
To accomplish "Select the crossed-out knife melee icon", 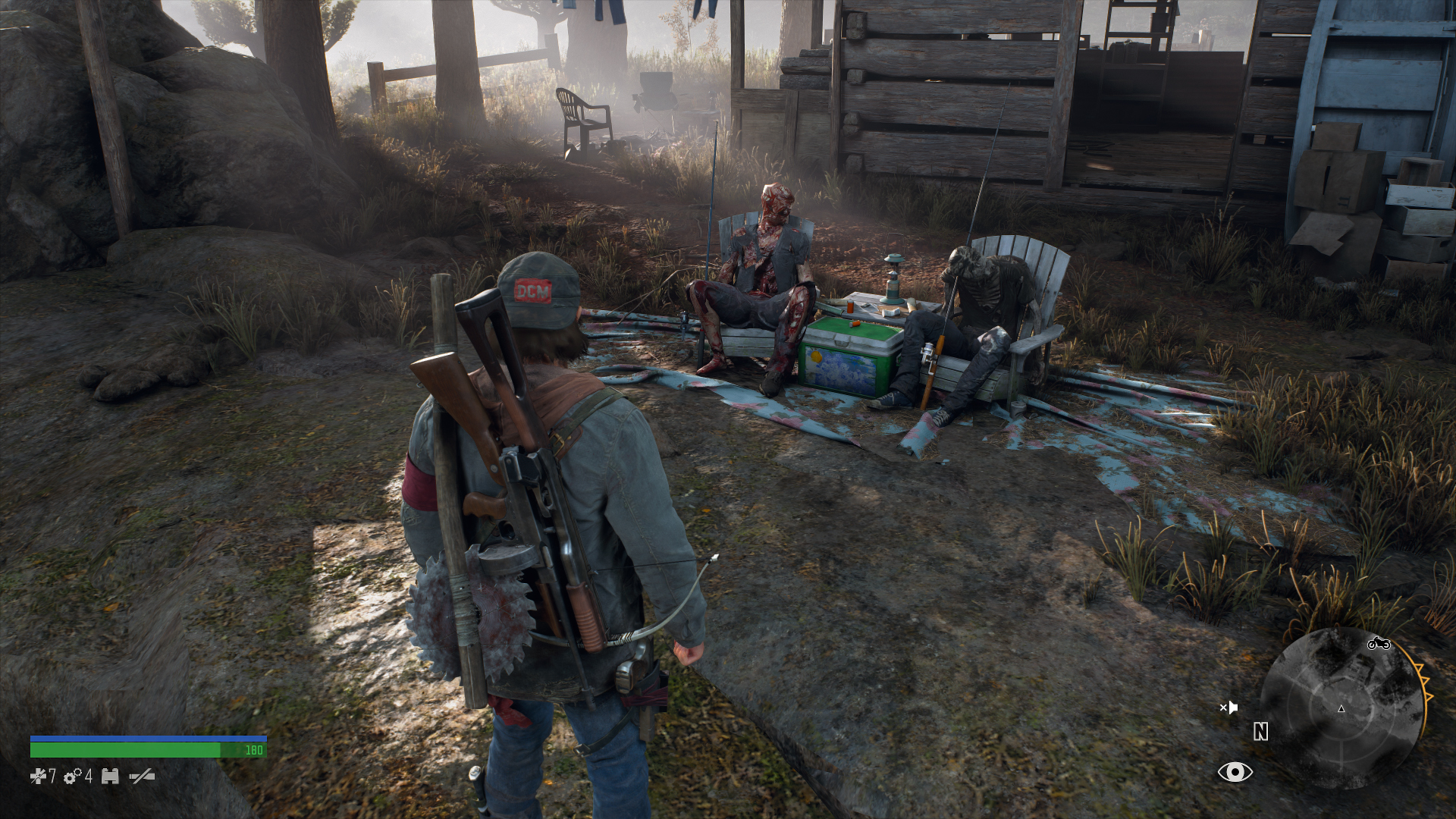I will click(142, 776).
